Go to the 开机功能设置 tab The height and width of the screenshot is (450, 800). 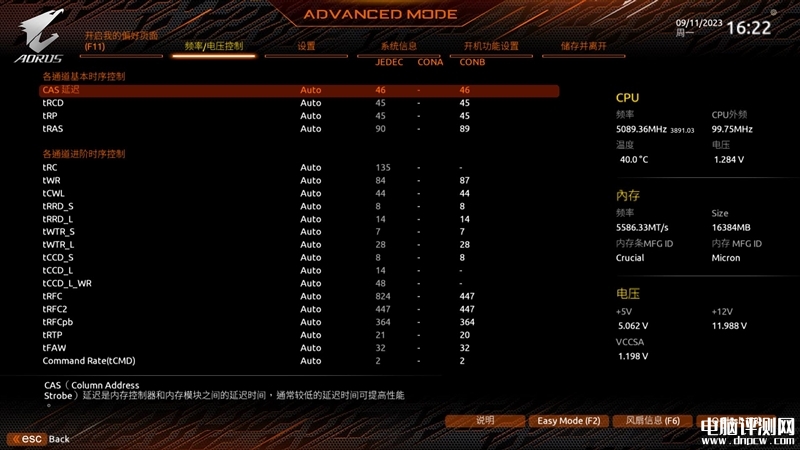pos(491,46)
